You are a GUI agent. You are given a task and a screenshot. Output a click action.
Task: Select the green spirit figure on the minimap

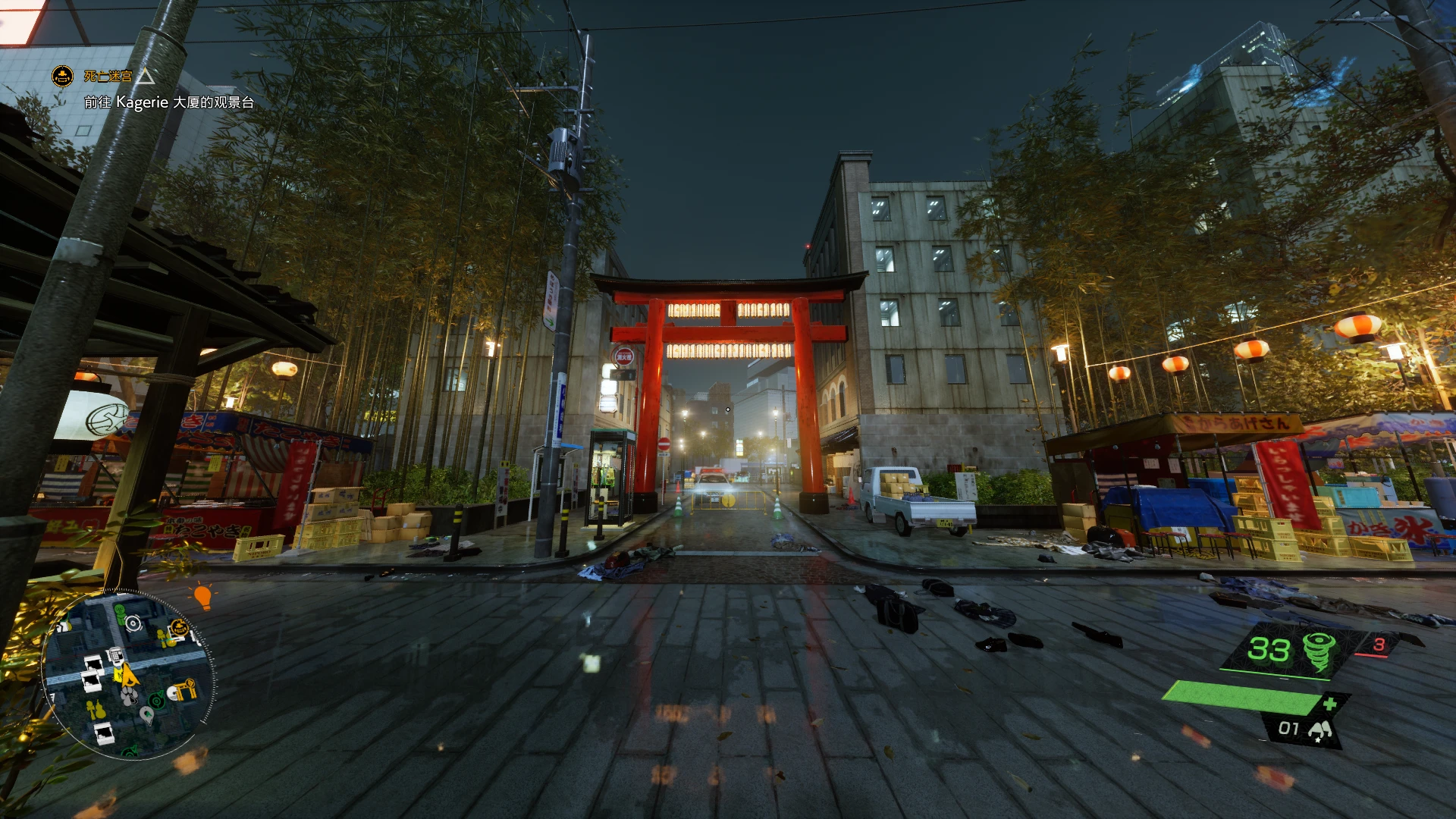coord(120,611)
